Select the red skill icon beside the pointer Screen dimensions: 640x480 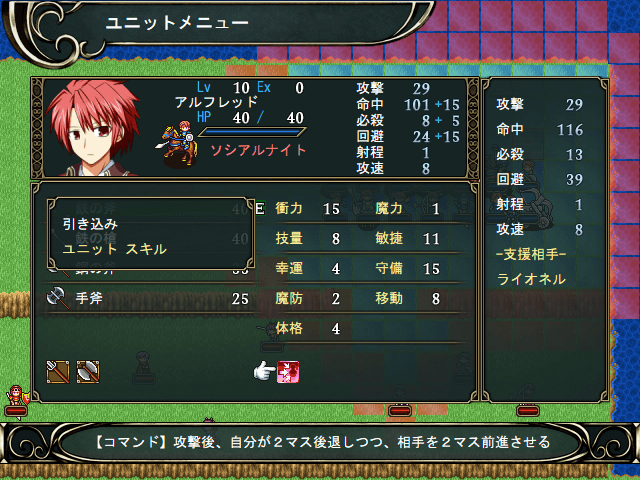tap(290, 372)
